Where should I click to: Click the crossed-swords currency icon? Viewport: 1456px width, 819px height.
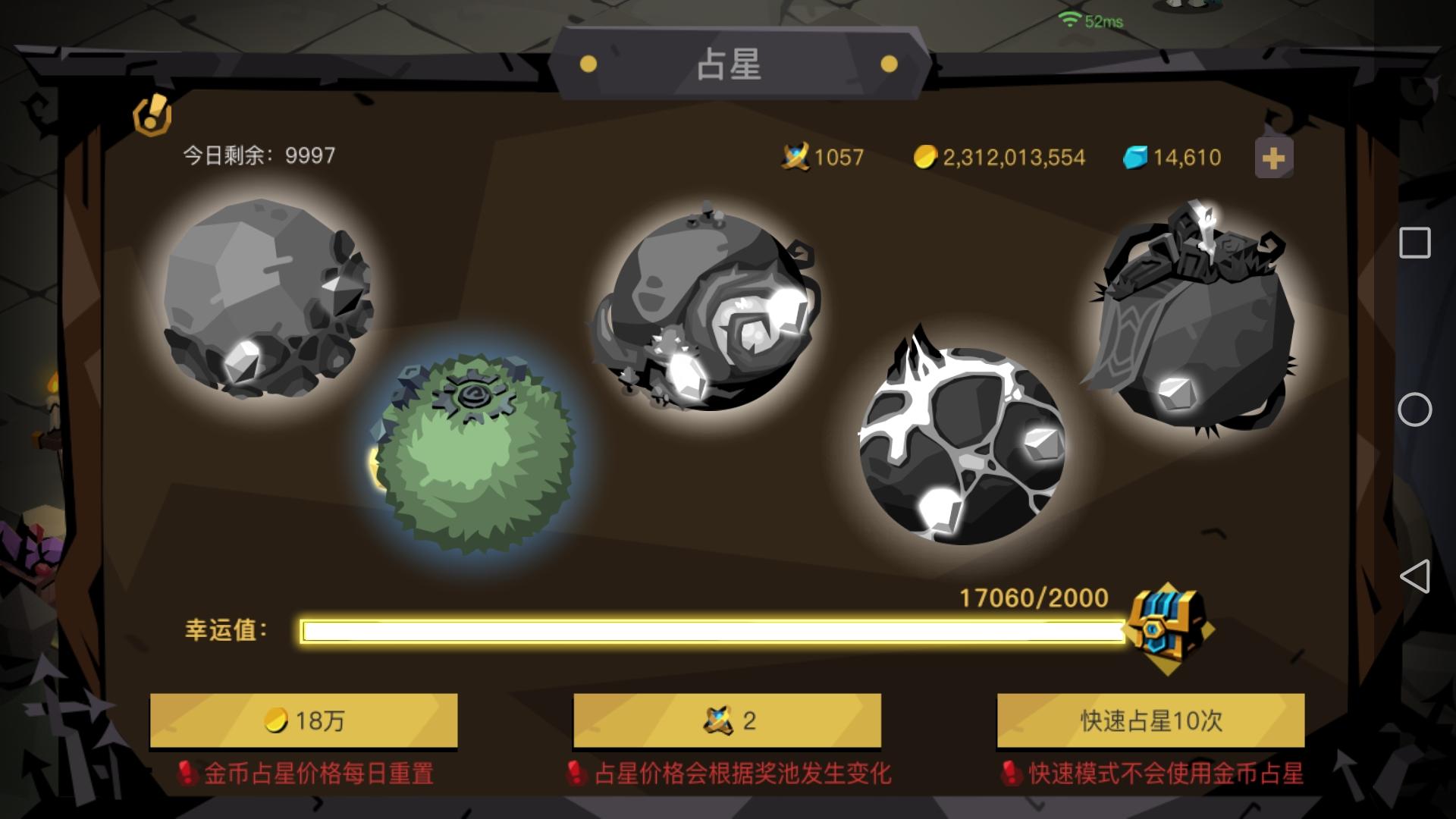[793, 156]
